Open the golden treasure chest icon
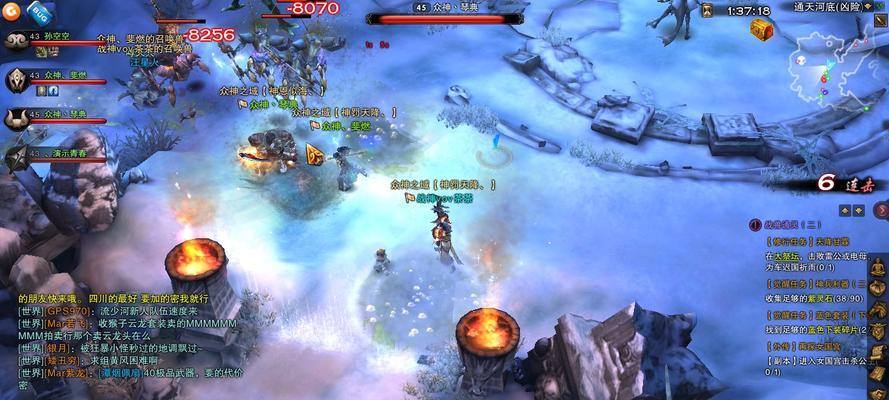Viewport: 889px width, 400px height. pos(762,31)
